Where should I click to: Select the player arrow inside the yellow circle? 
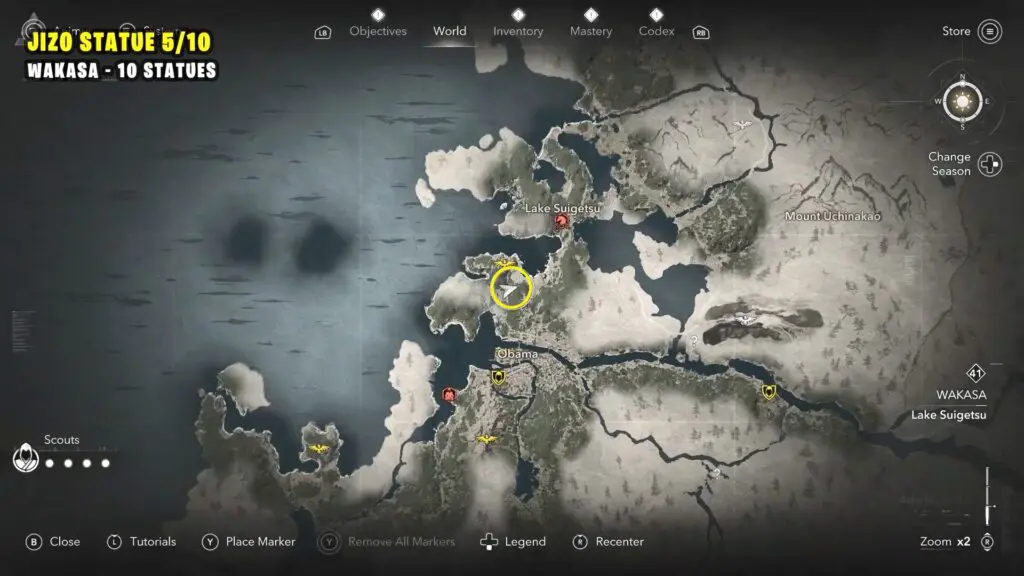coord(511,290)
